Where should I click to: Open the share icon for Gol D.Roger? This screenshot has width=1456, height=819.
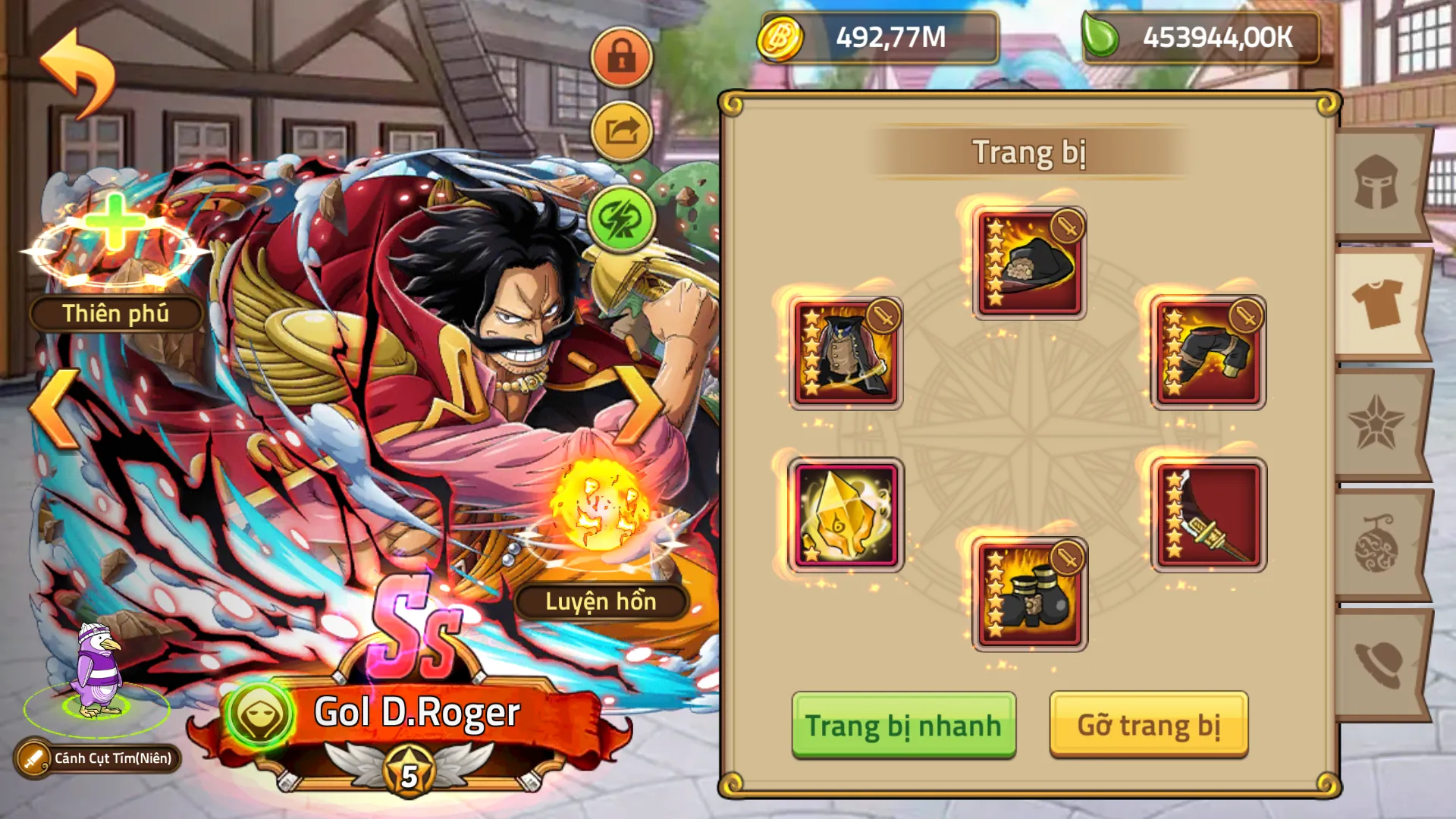click(620, 129)
